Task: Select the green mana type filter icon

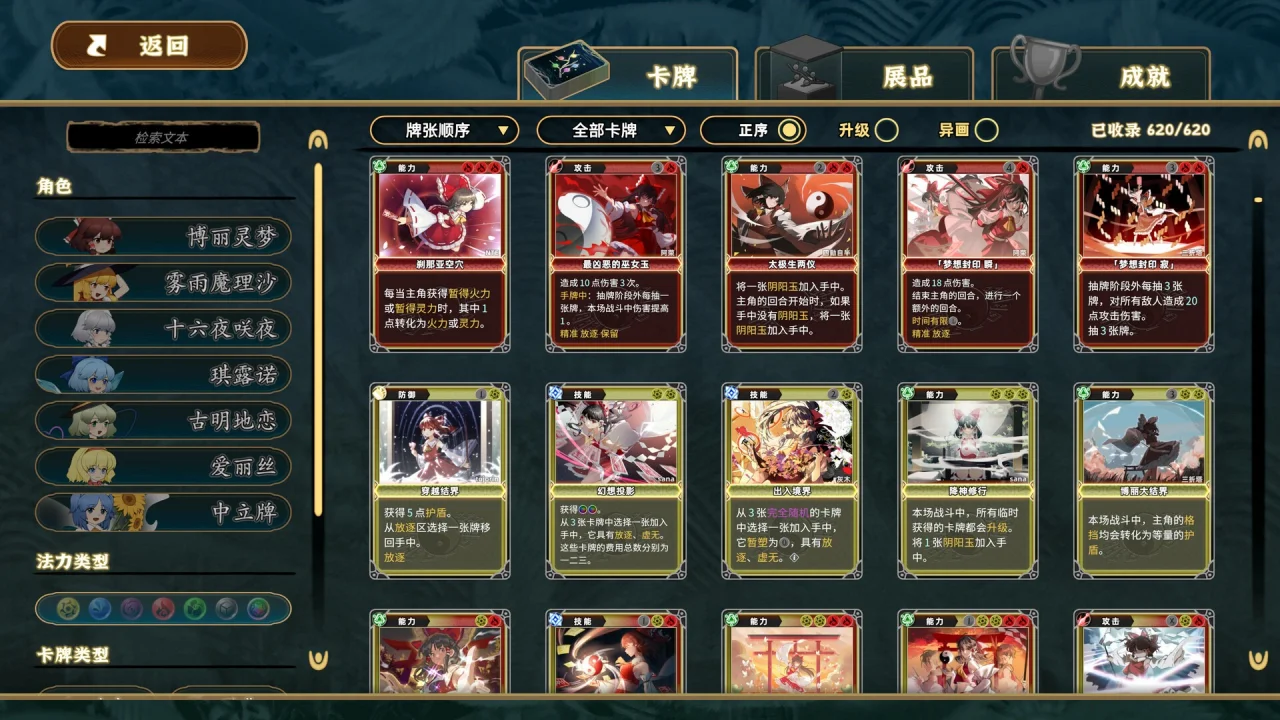Action: pyautogui.click(x=193, y=608)
